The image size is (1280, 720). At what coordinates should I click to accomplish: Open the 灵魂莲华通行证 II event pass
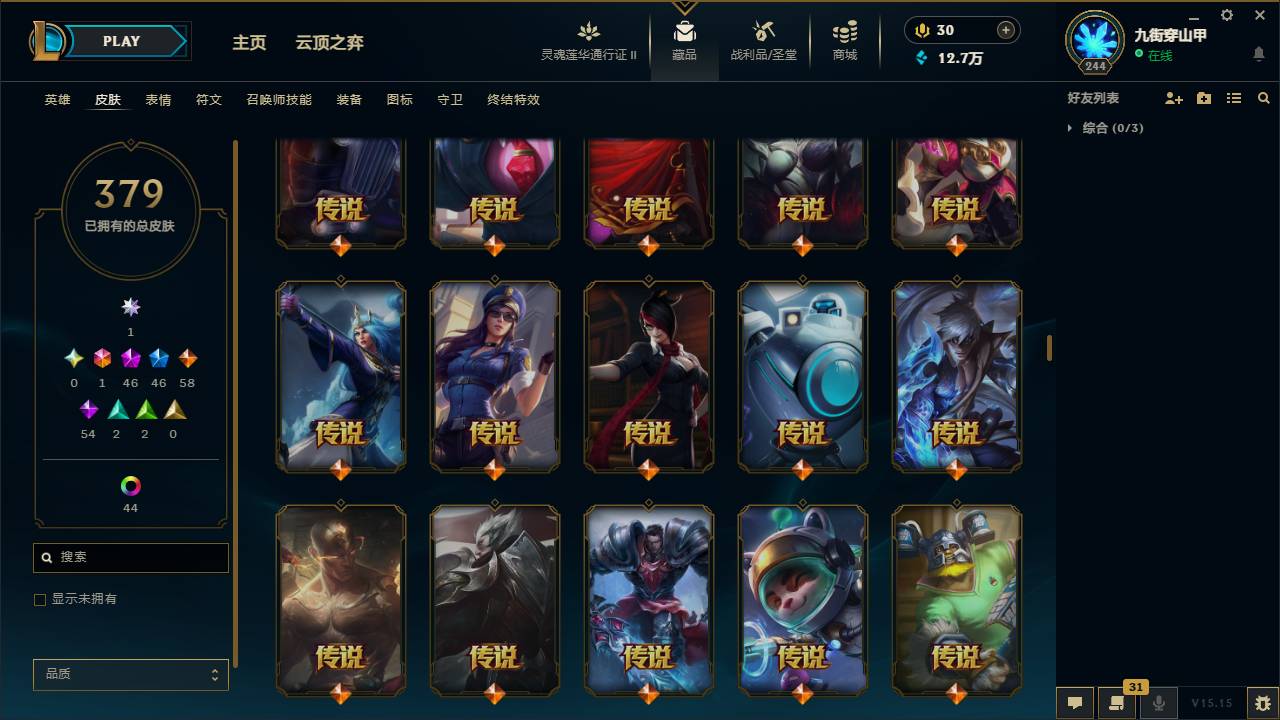point(588,40)
